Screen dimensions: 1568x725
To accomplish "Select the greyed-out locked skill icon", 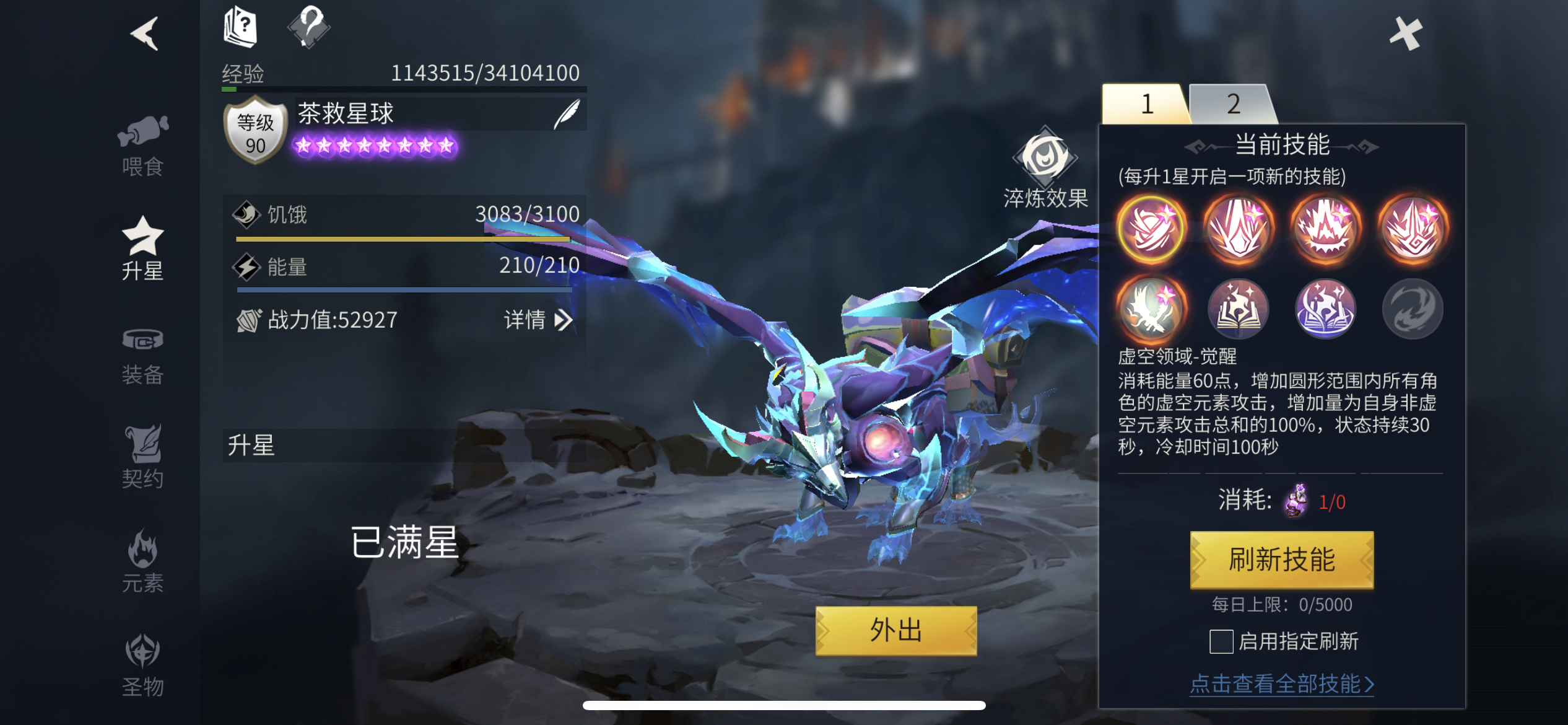I will click(x=1413, y=309).
